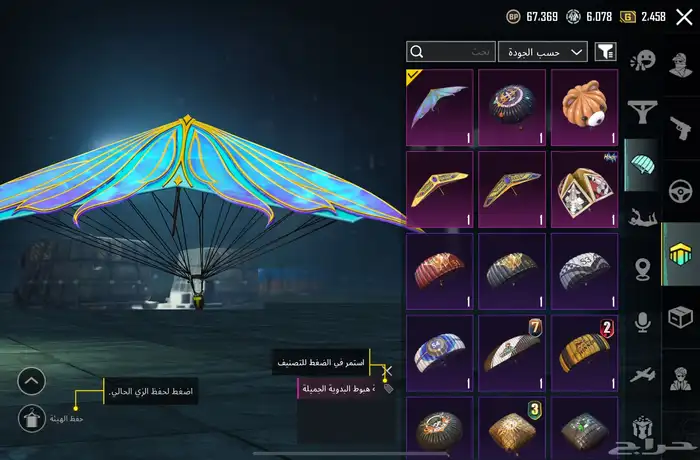Image resolution: width=700 pixels, height=460 pixels.
Task: Open the pistol weapons category tab
Action: [681, 129]
